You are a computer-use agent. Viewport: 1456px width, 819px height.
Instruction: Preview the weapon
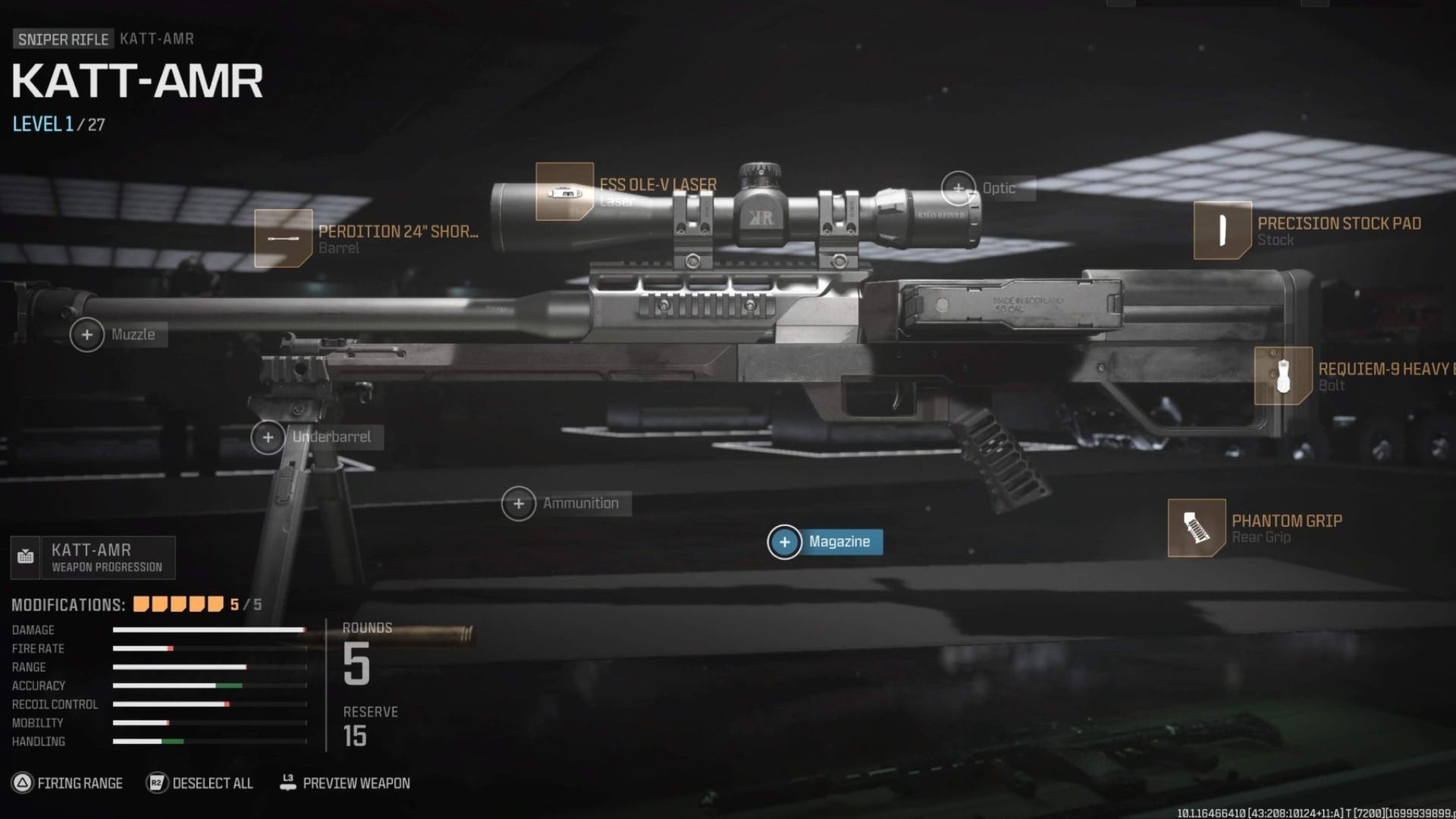pyautogui.click(x=345, y=783)
